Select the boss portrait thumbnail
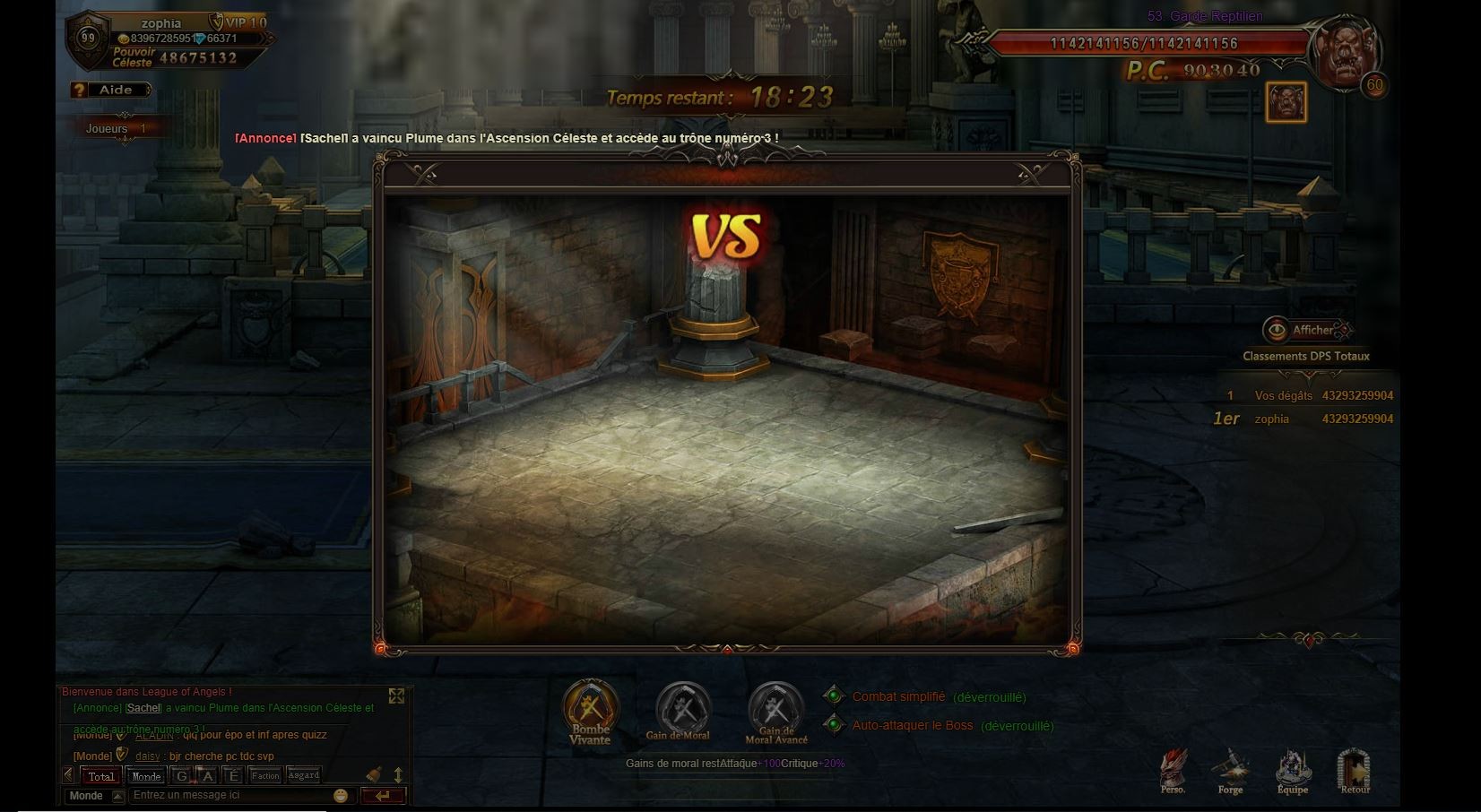 tap(1286, 102)
